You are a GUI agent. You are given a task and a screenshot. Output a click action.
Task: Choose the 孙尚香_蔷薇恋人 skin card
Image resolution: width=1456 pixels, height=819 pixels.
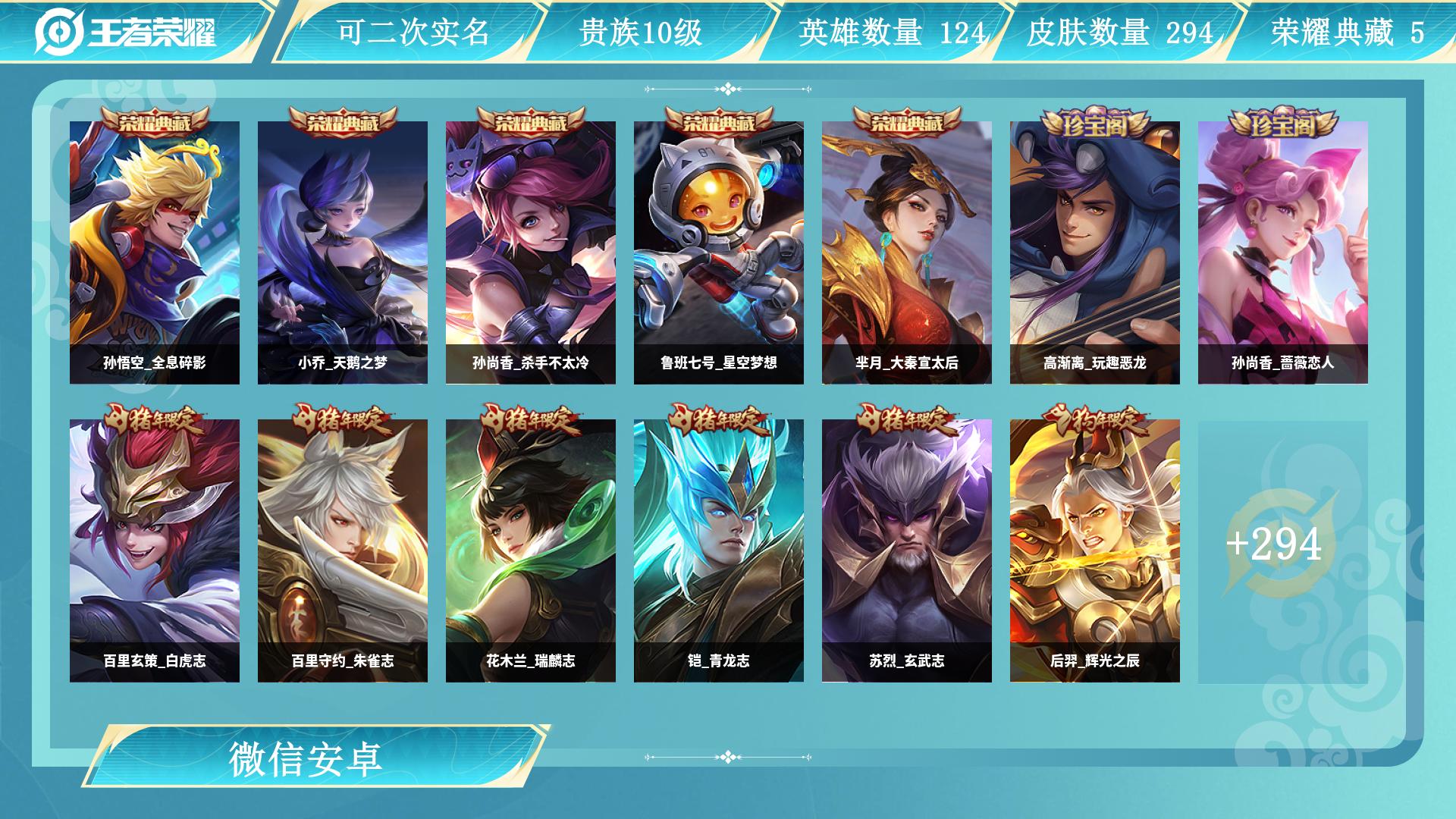point(1283,253)
